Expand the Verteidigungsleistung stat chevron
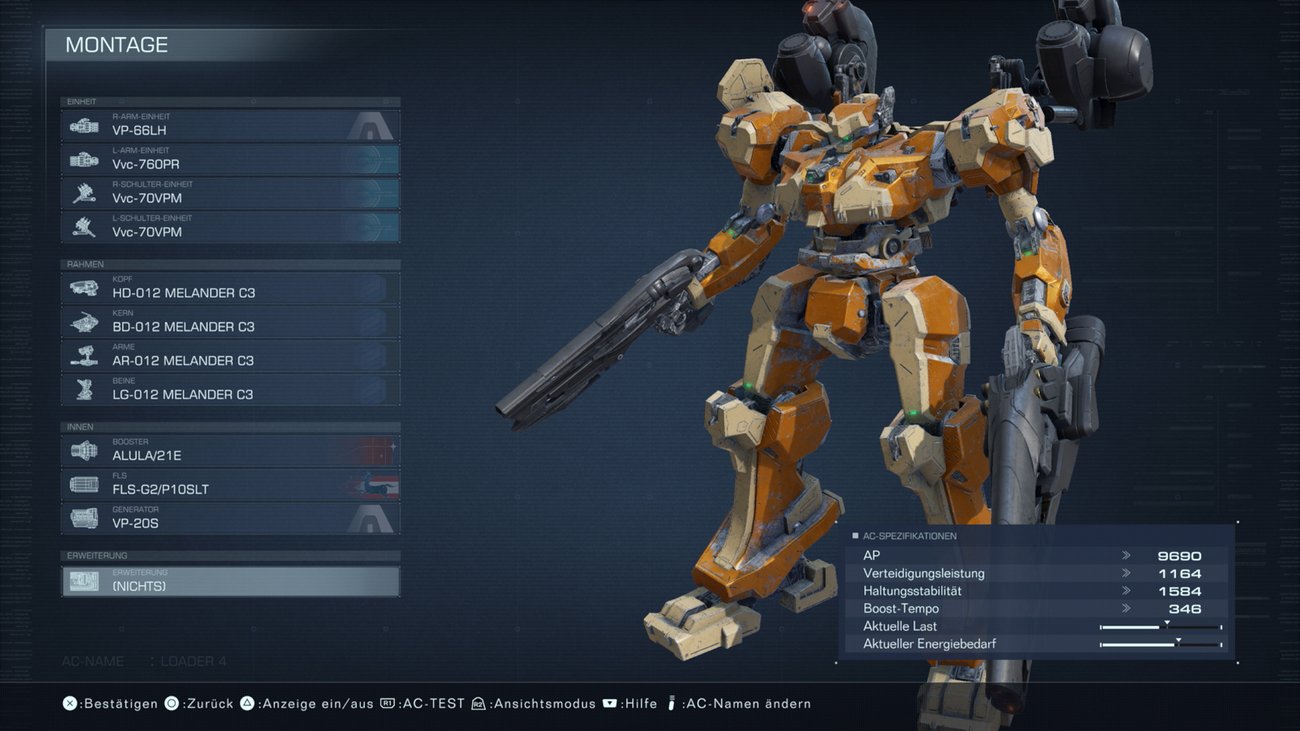Image resolution: width=1300 pixels, height=731 pixels. click(1128, 573)
